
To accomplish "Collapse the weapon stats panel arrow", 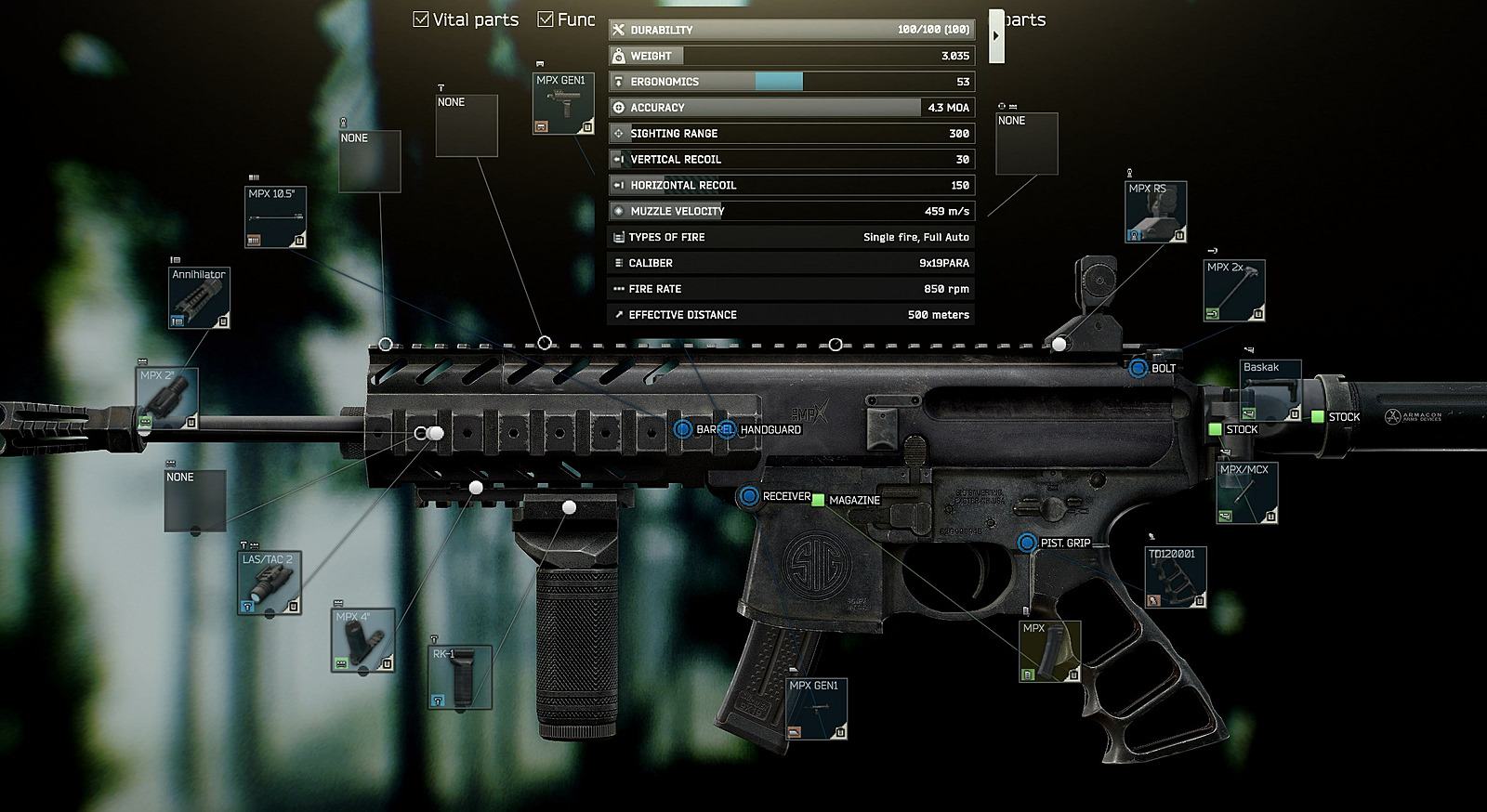I will (x=996, y=36).
